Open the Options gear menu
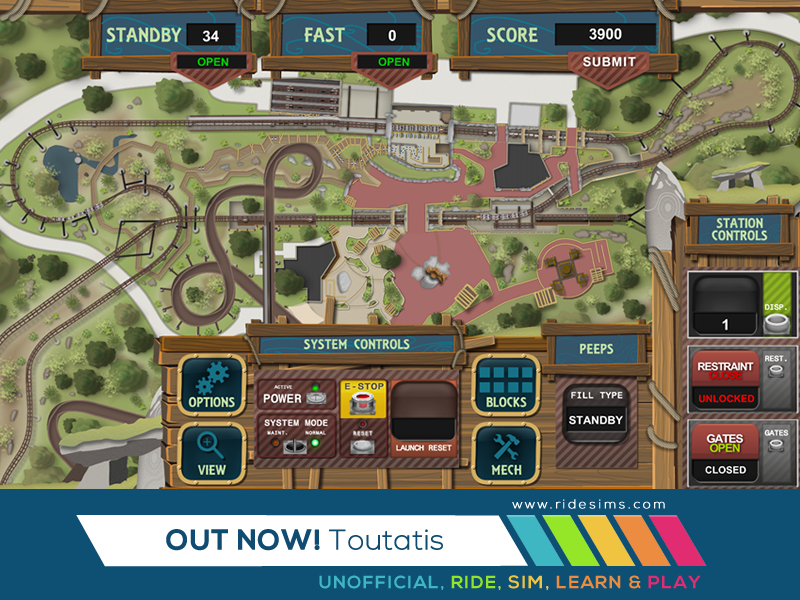Screen dimensions: 800x600 click(x=211, y=386)
